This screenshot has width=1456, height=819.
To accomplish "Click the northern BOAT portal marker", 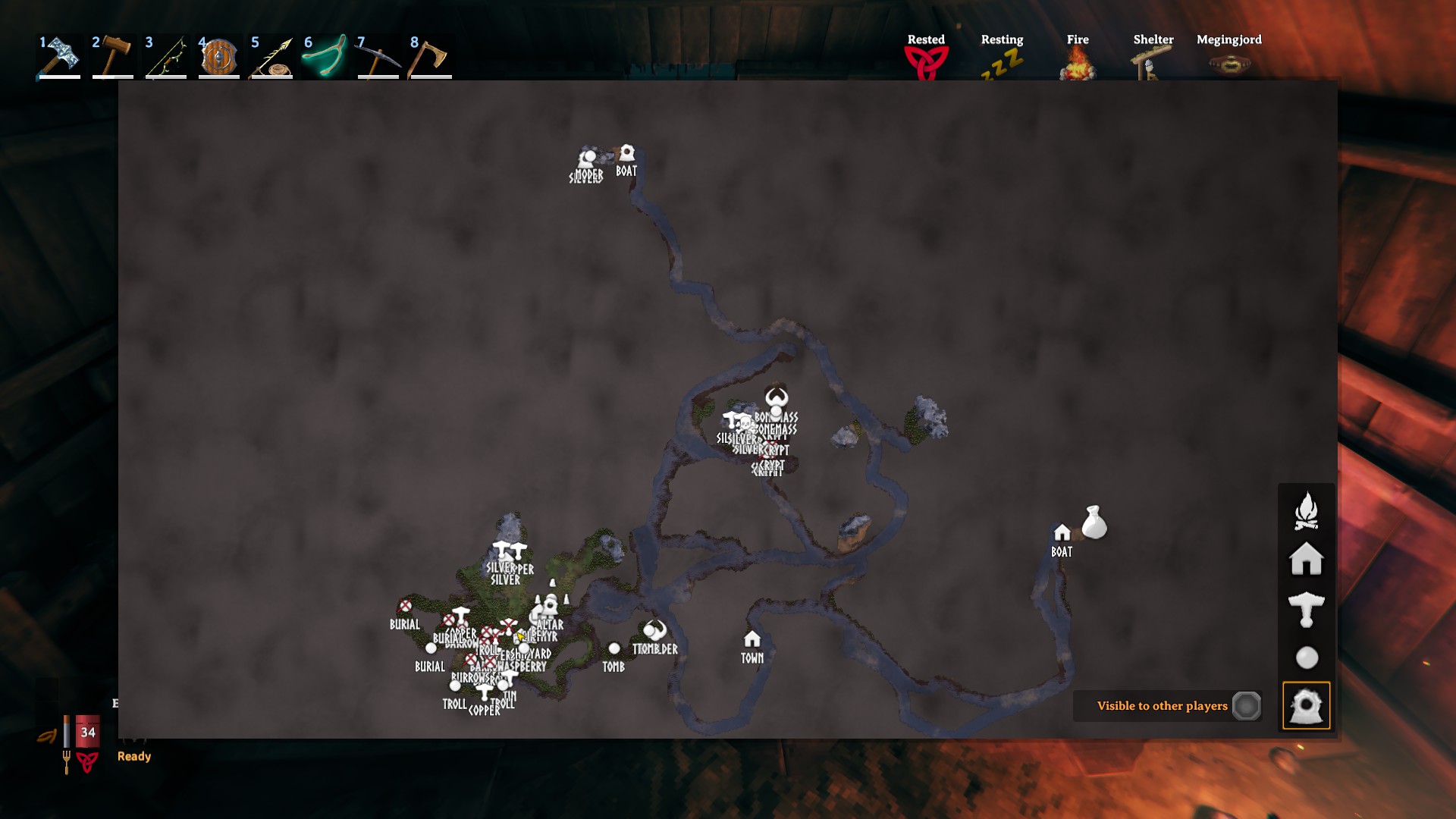I will click(x=626, y=152).
